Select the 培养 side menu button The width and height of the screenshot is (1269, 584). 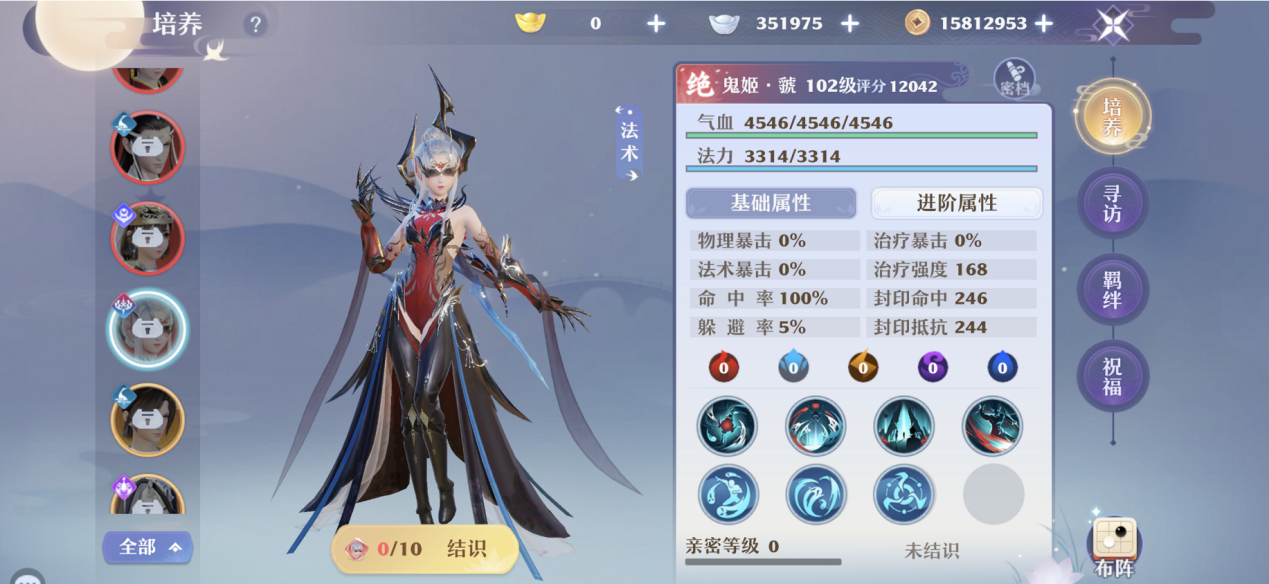click(x=1112, y=116)
